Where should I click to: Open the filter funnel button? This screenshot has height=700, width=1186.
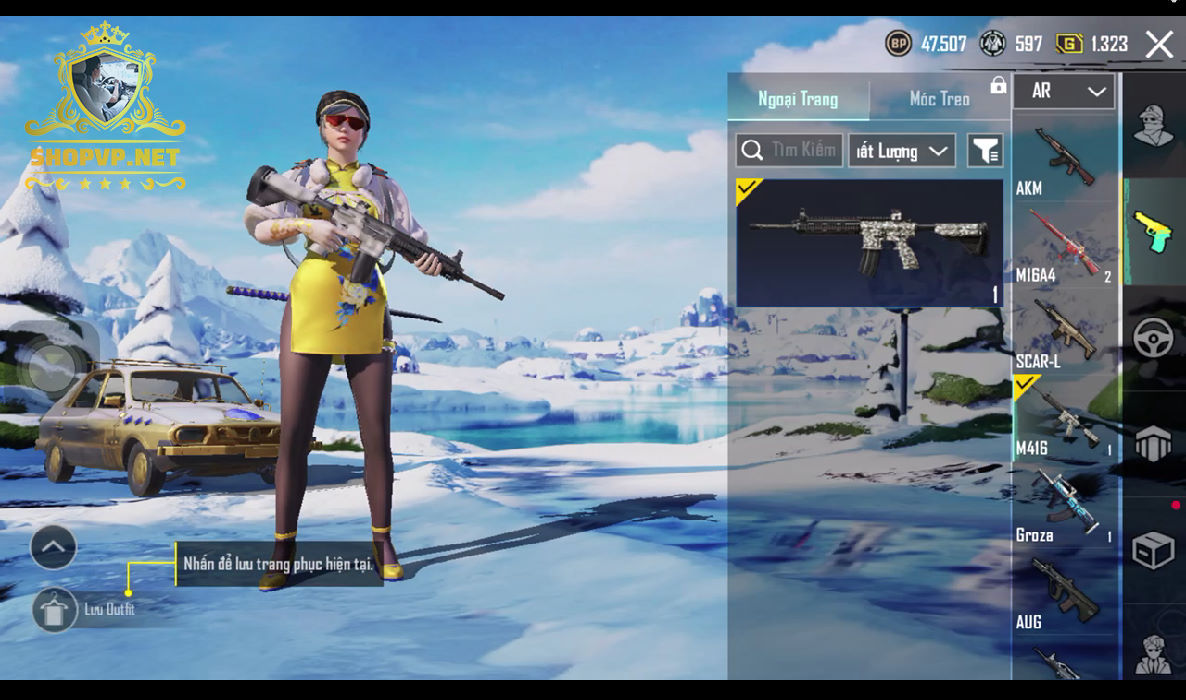pos(985,151)
